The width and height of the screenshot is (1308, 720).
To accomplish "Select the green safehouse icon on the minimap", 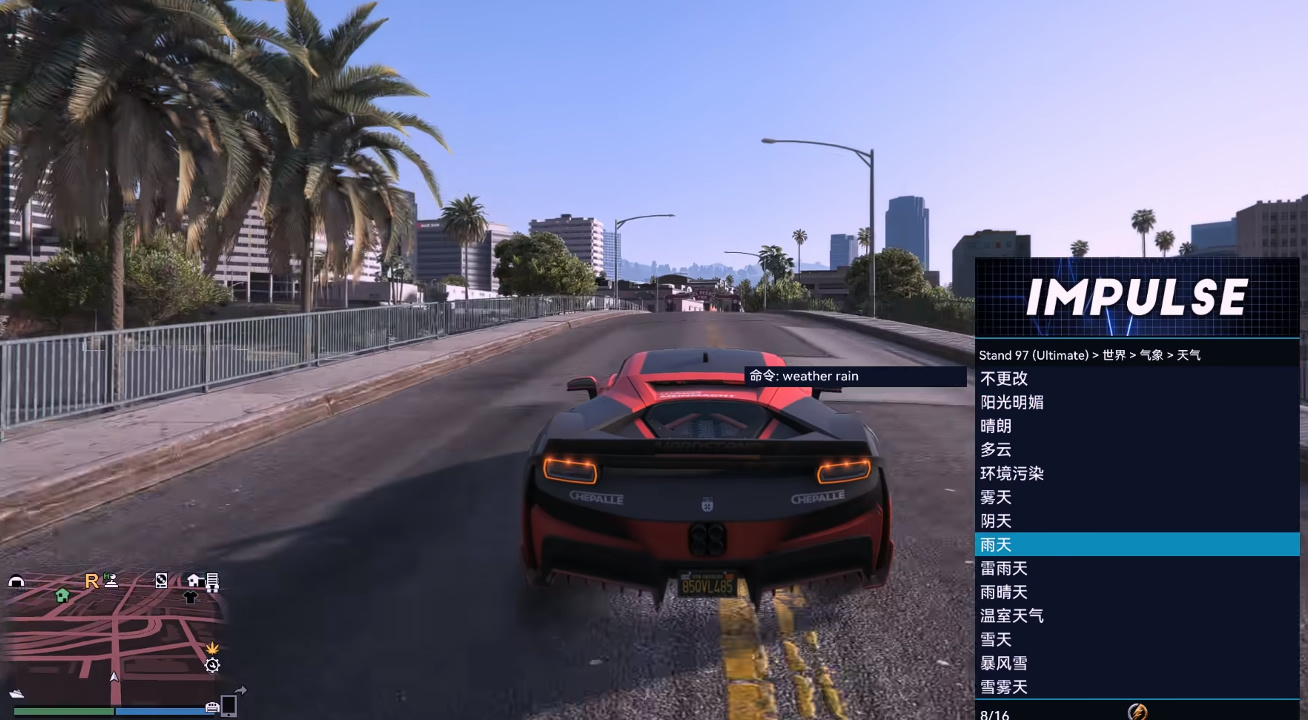I will point(61,596).
